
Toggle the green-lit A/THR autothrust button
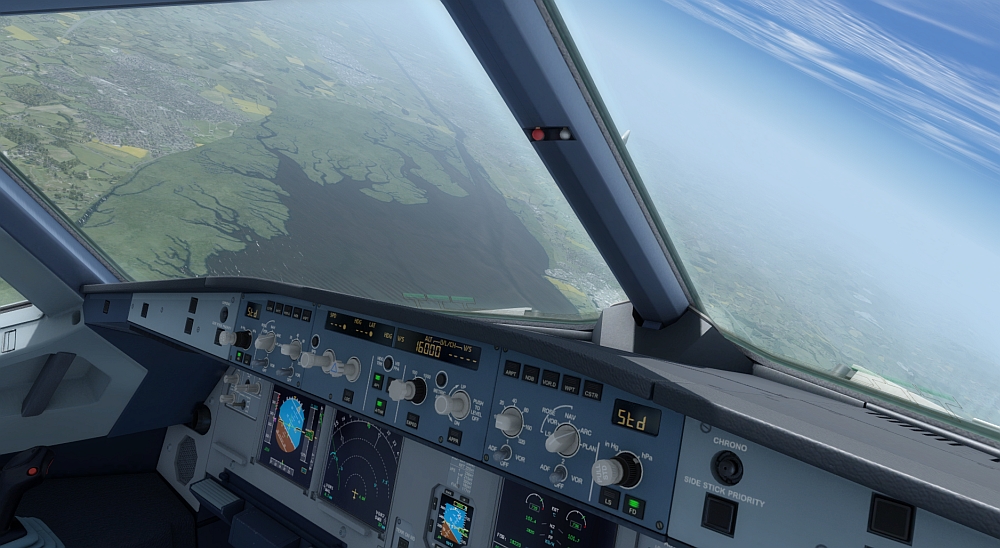379,406
